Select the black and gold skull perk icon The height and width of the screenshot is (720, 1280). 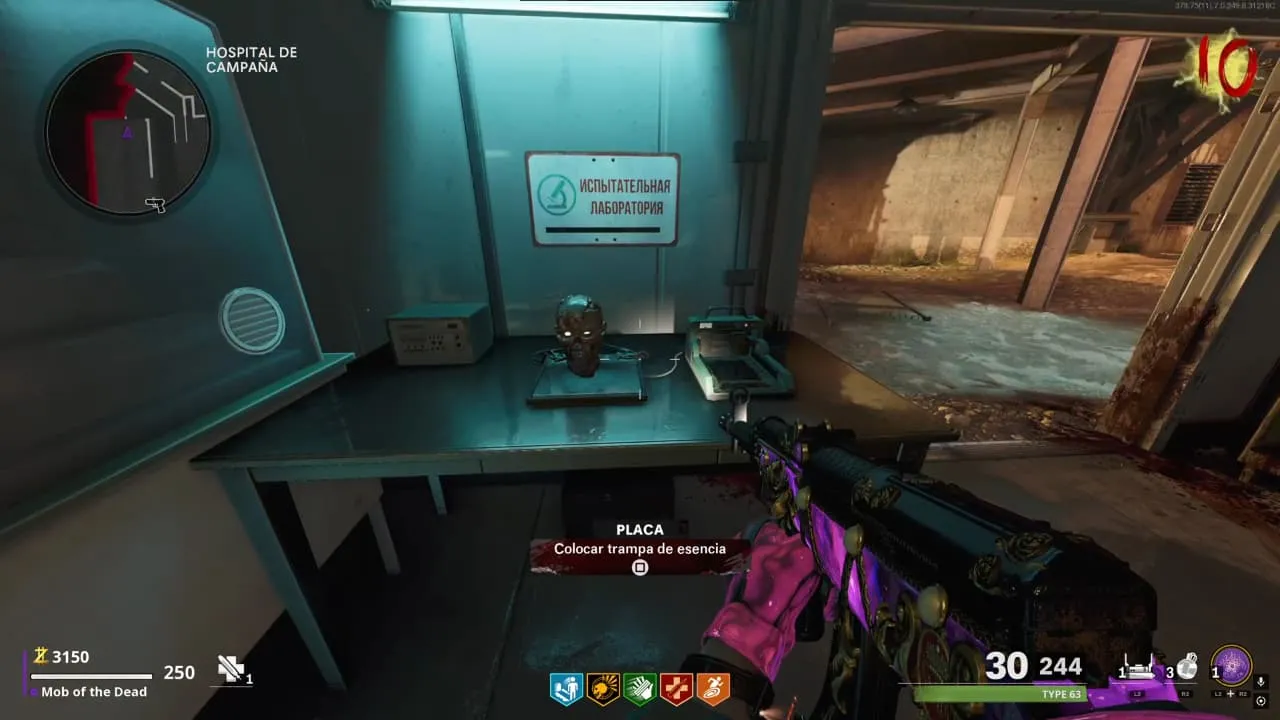[x=603, y=688]
